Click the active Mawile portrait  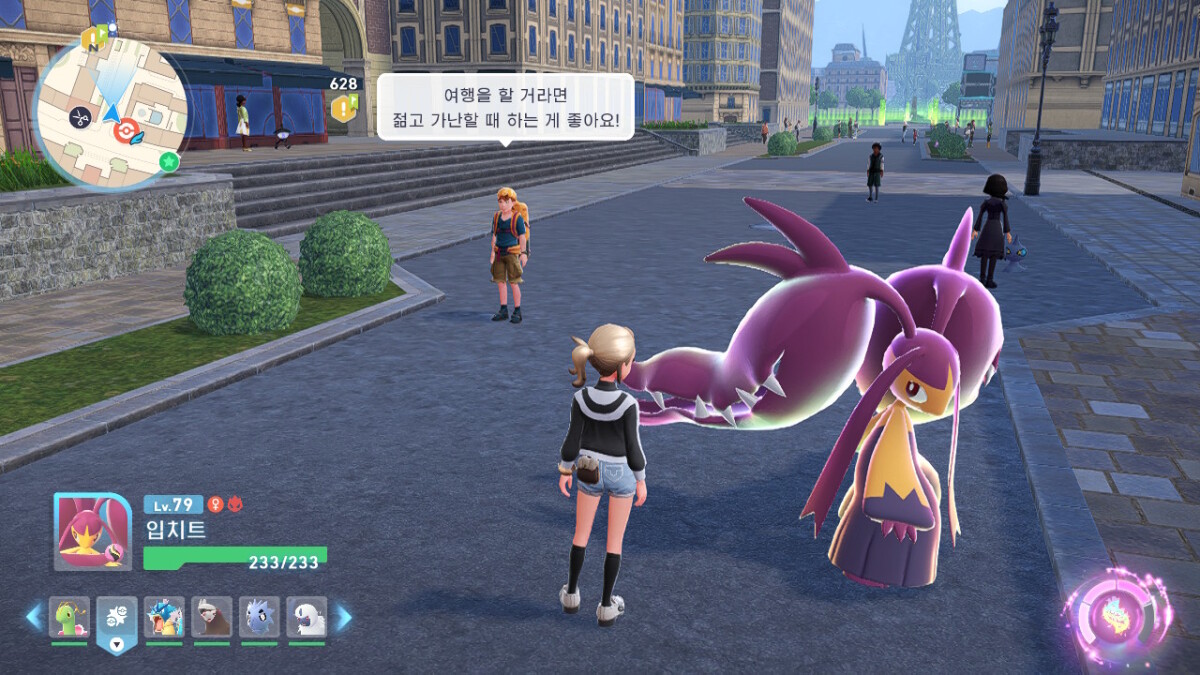coord(92,532)
